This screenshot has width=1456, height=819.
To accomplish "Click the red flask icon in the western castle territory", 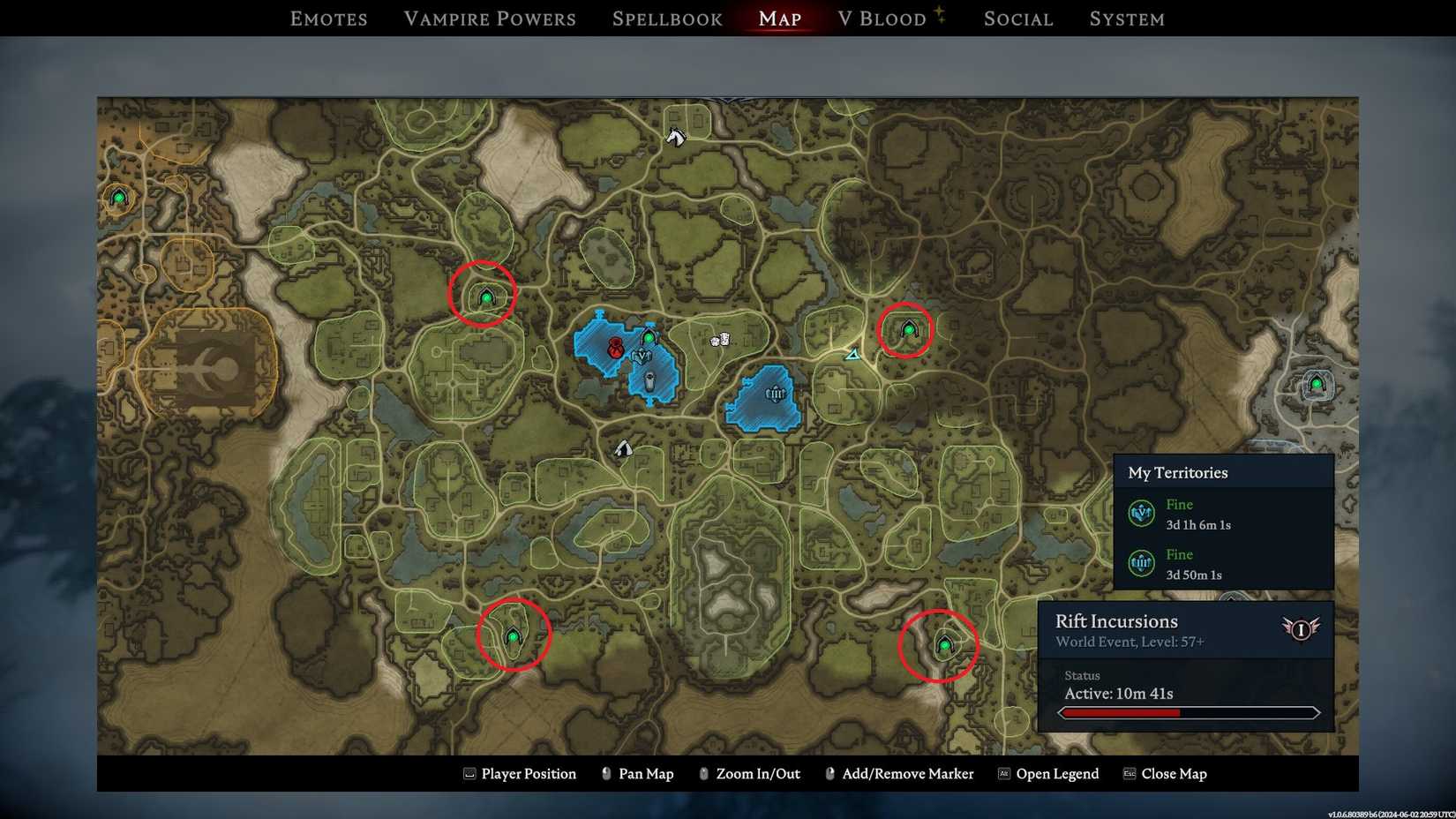I will coord(615,349).
